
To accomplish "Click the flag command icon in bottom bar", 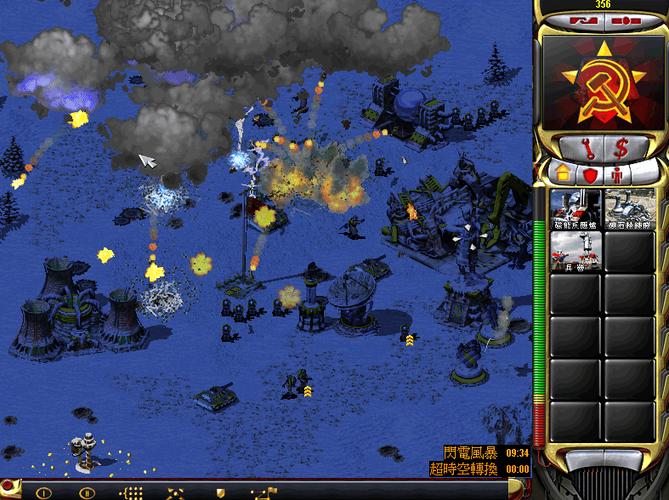I will pyautogui.click(x=264, y=492).
